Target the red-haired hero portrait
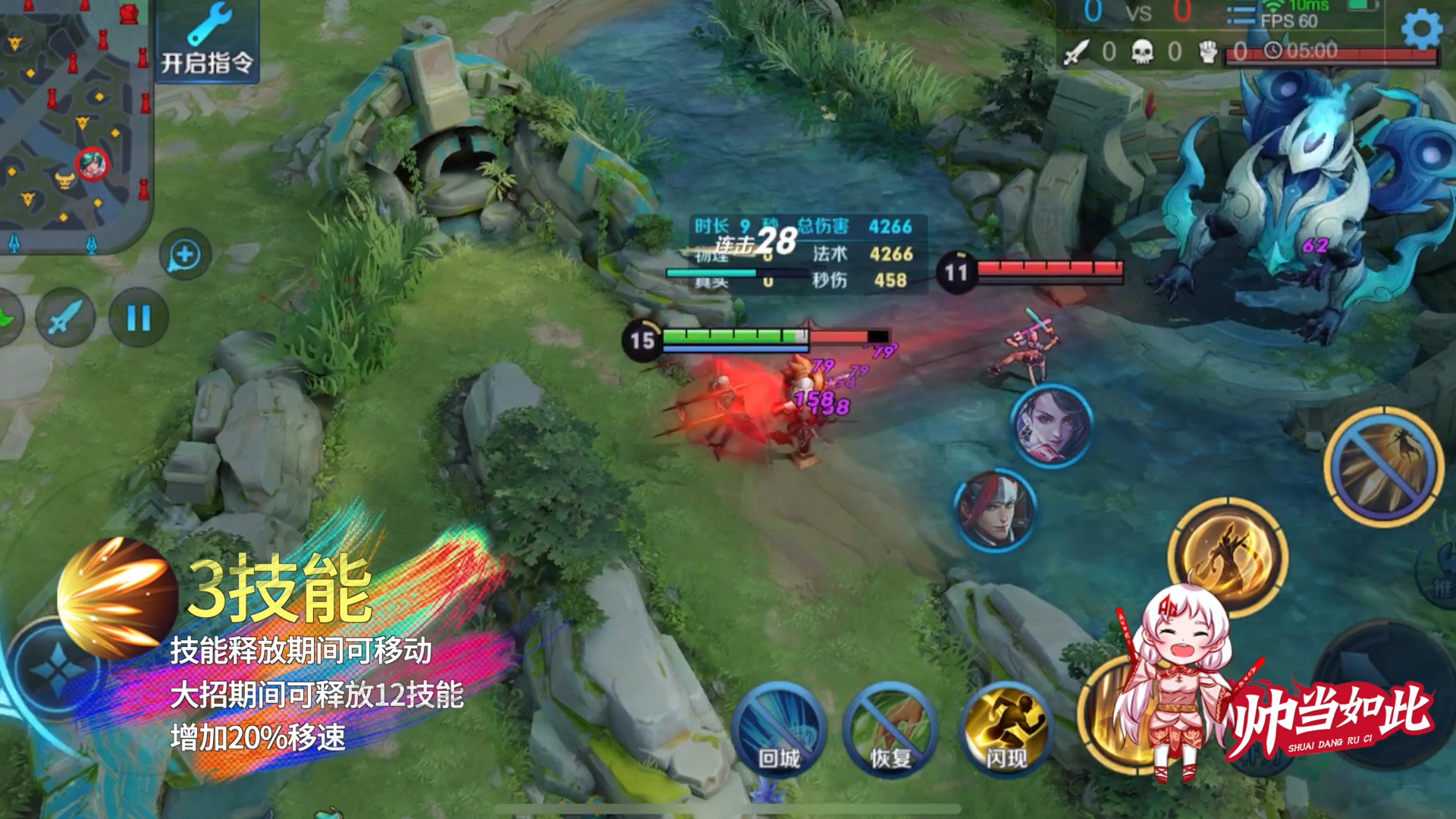The height and width of the screenshot is (819, 1456). 996,510
